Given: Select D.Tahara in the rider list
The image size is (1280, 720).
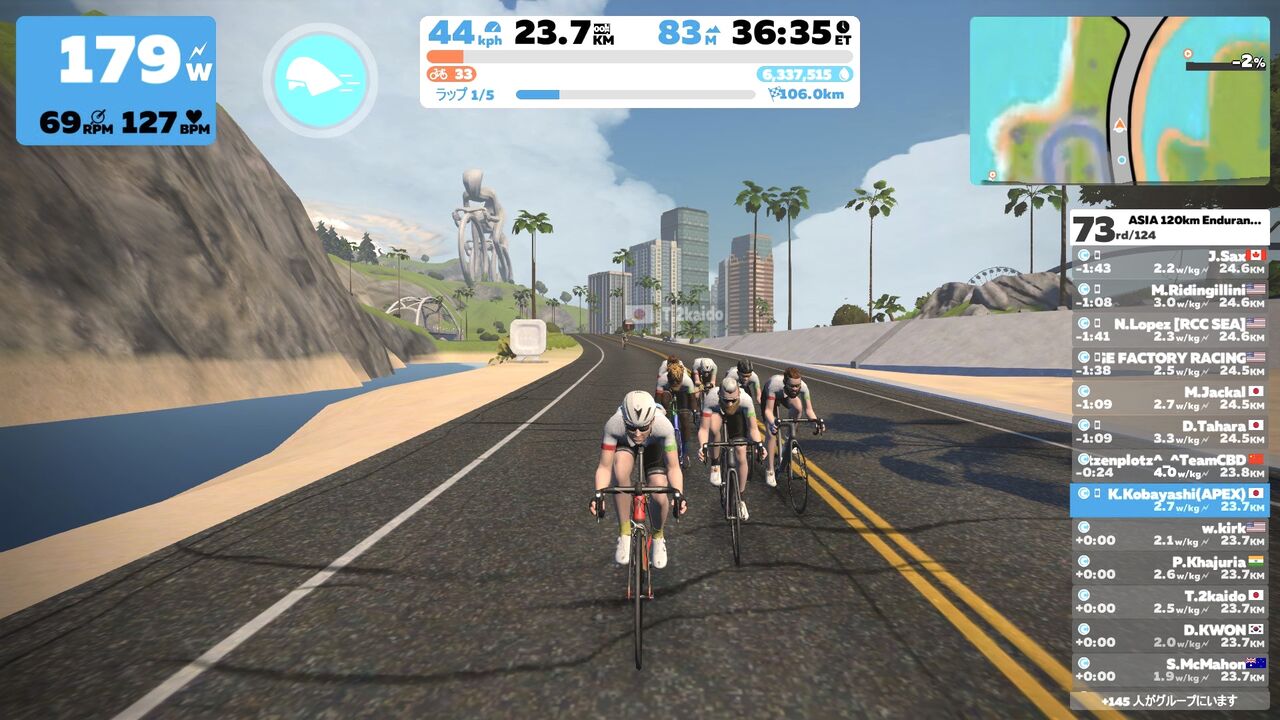Looking at the screenshot, I should click(x=1169, y=432).
